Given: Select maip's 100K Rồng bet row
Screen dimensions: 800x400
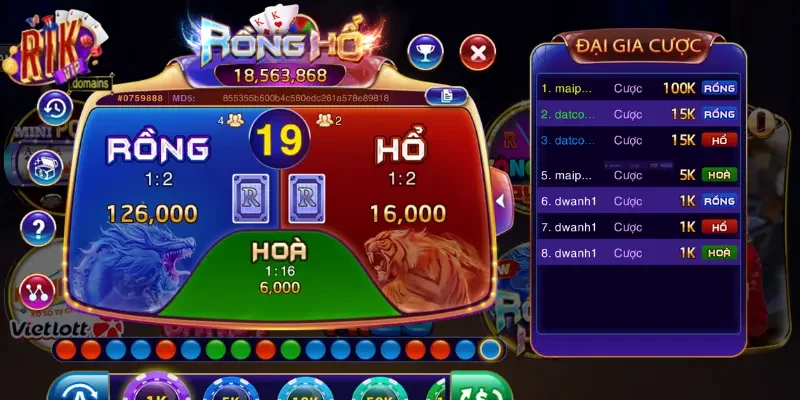Looking at the screenshot, I should 637,88.
